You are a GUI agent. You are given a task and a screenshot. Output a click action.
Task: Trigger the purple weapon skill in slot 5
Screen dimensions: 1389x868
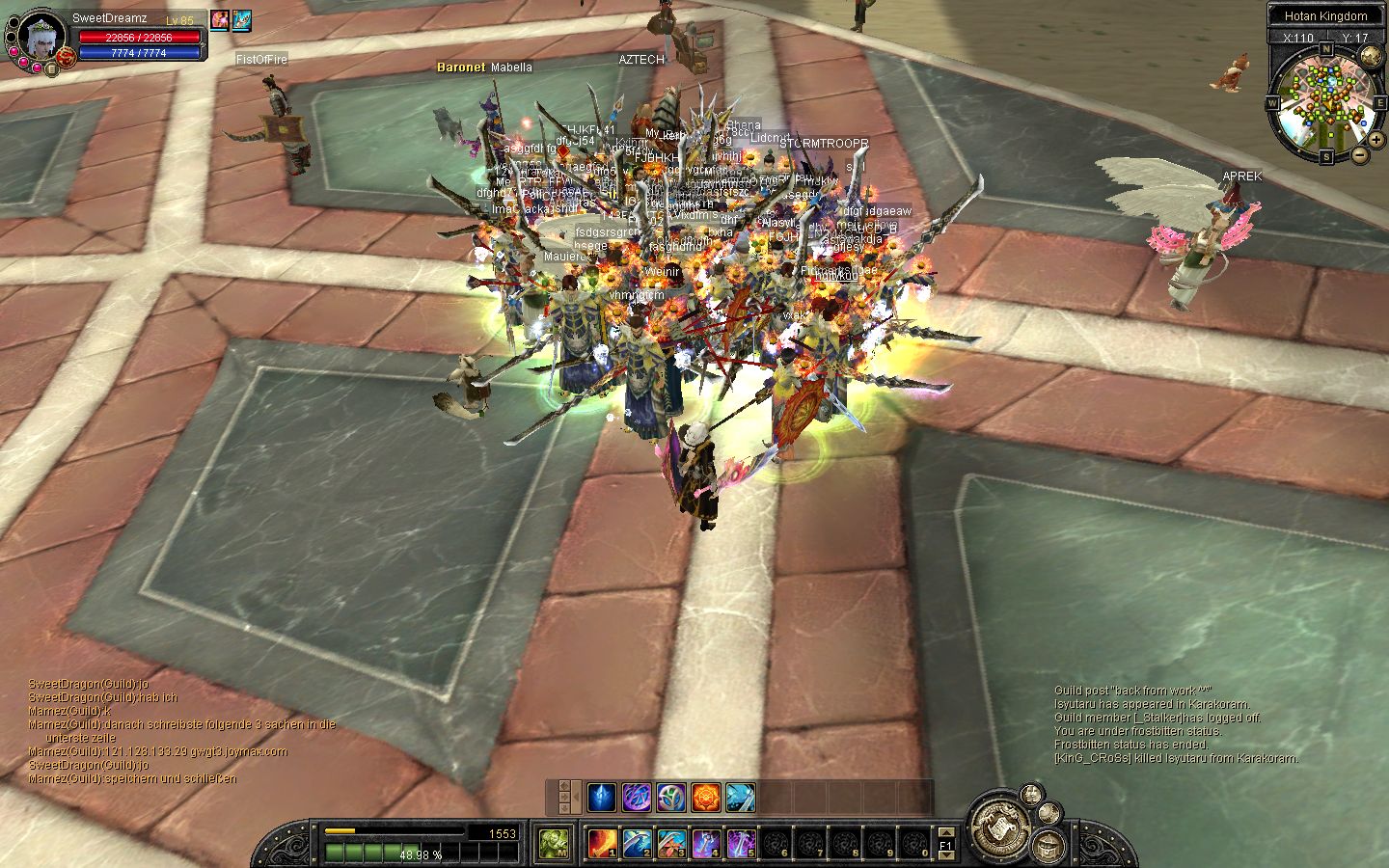click(x=740, y=843)
